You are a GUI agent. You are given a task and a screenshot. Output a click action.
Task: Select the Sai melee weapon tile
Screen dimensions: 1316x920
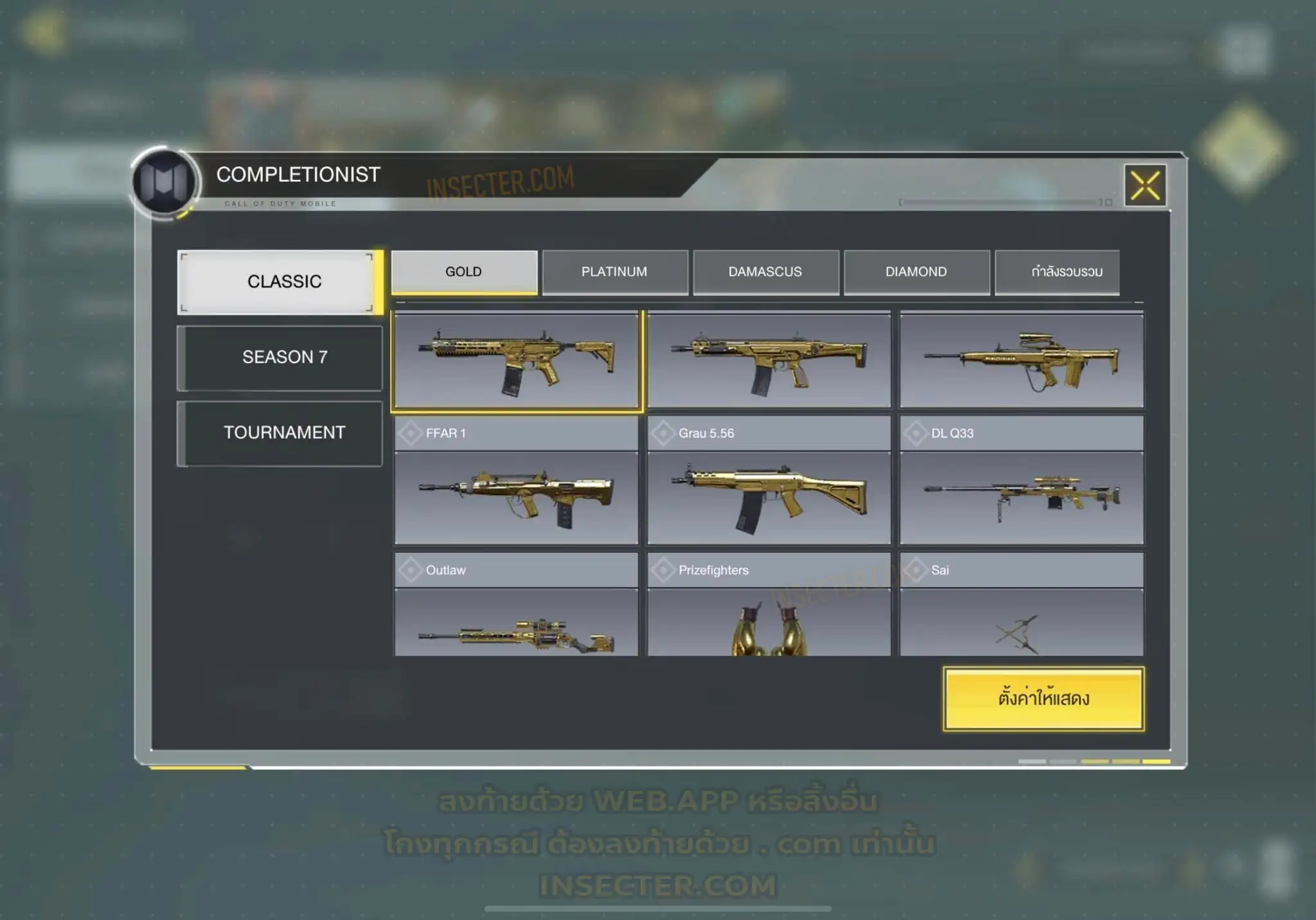[1021, 624]
